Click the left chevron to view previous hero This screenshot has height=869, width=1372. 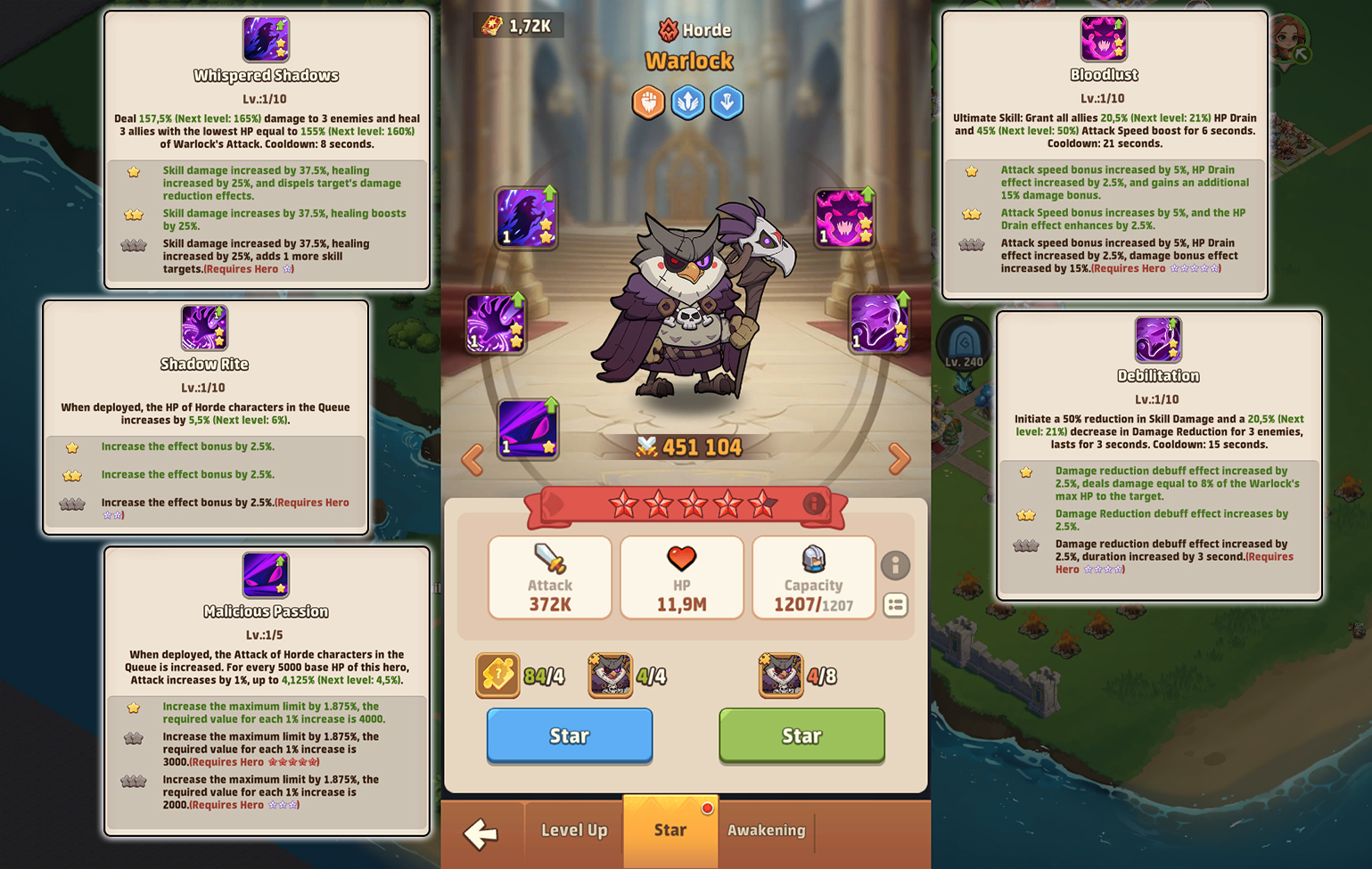pyautogui.click(x=473, y=459)
